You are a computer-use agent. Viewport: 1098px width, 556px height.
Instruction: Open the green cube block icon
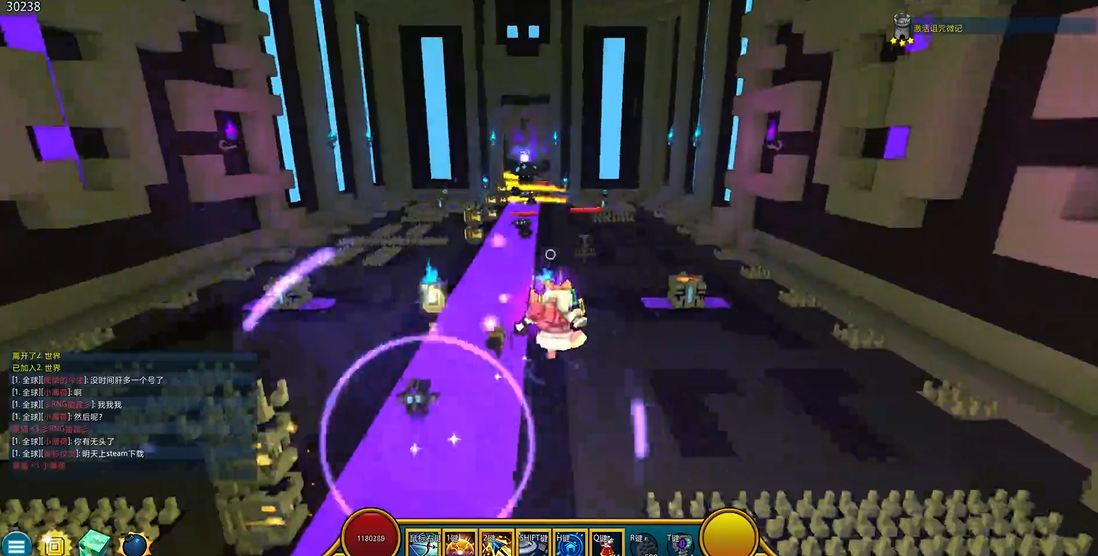pos(95,544)
